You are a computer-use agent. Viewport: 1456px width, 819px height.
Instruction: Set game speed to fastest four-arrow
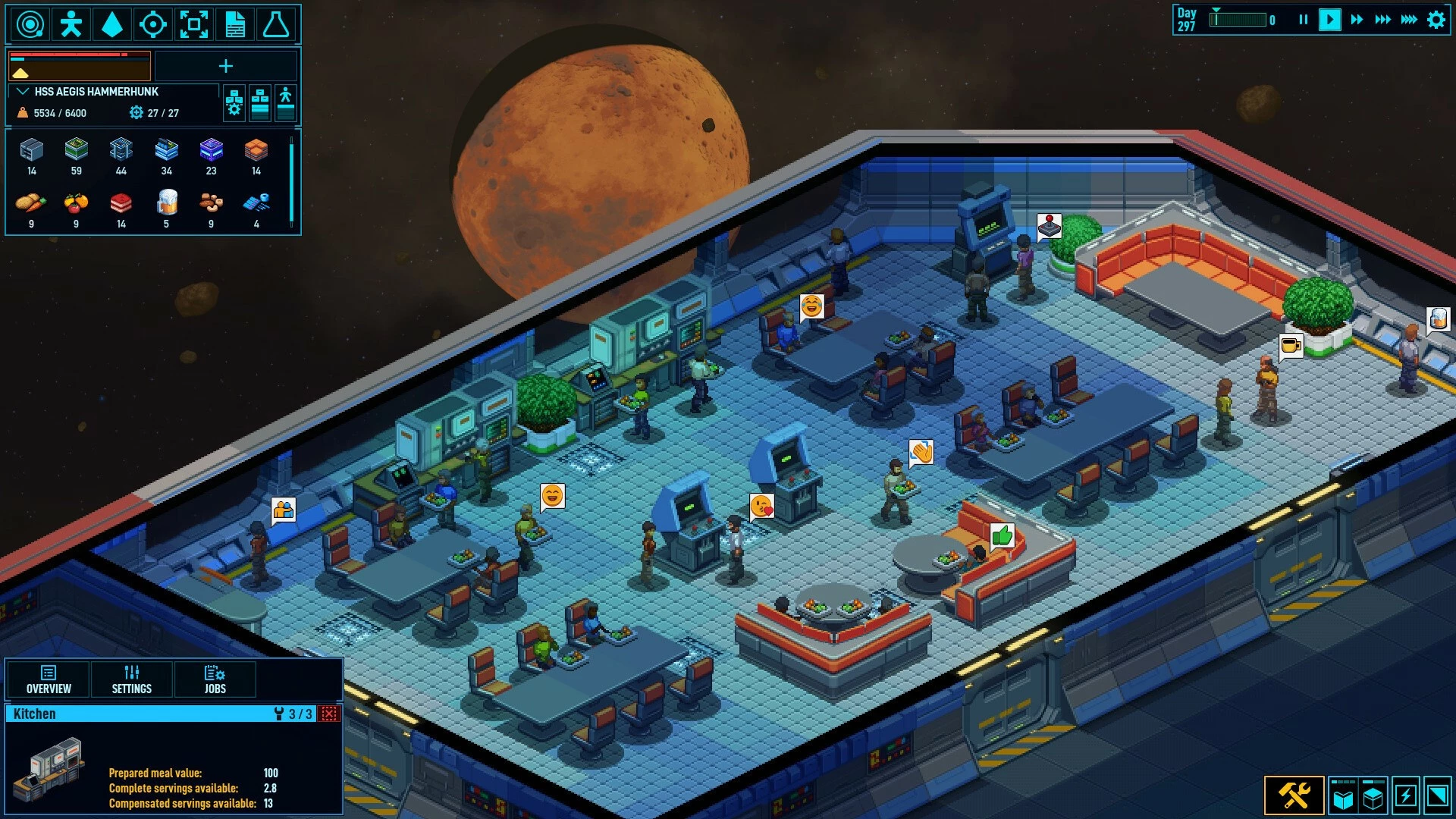click(x=1409, y=20)
